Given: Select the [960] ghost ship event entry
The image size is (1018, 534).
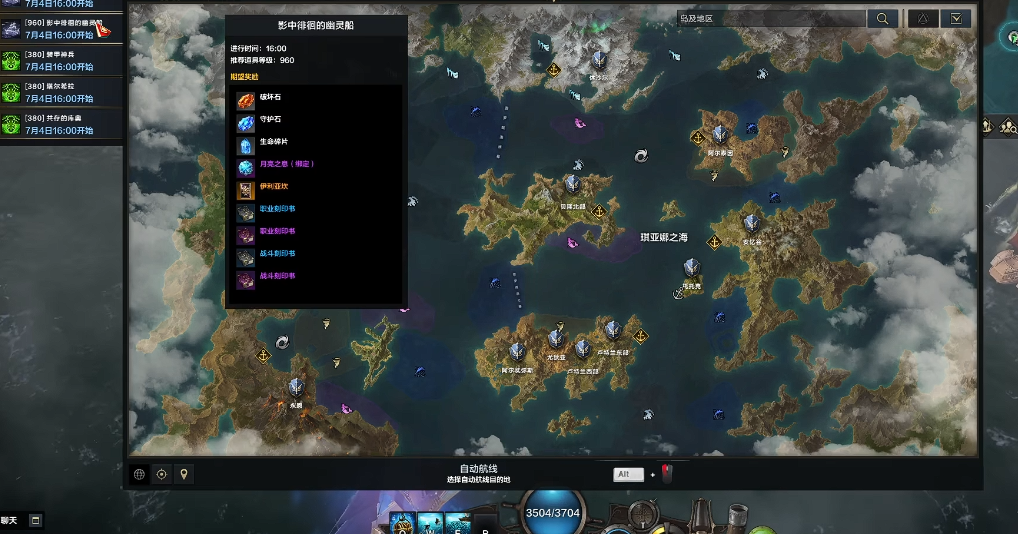Looking at the screenshot, I should [60, 28].
